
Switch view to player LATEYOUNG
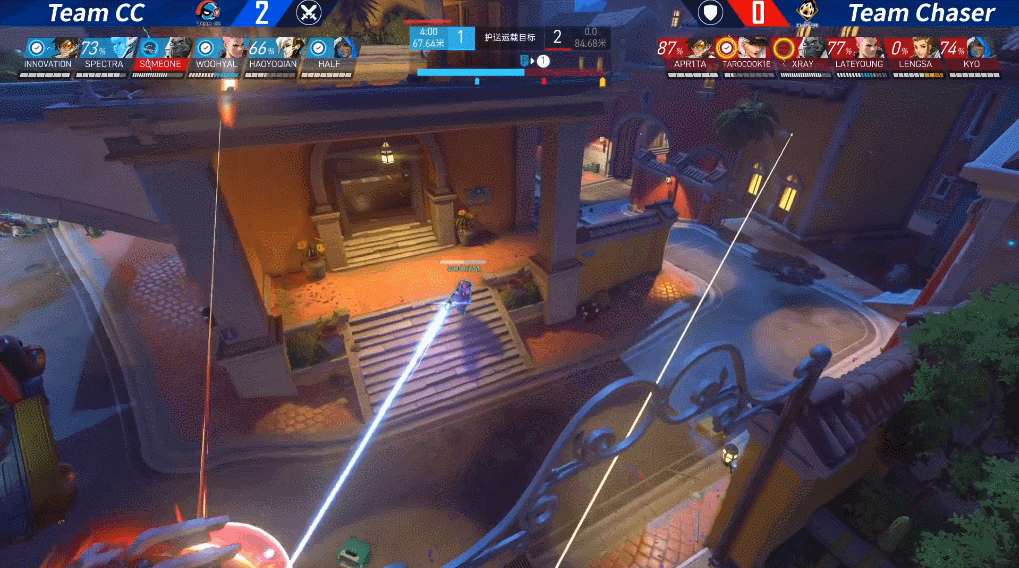pos(856,53)
